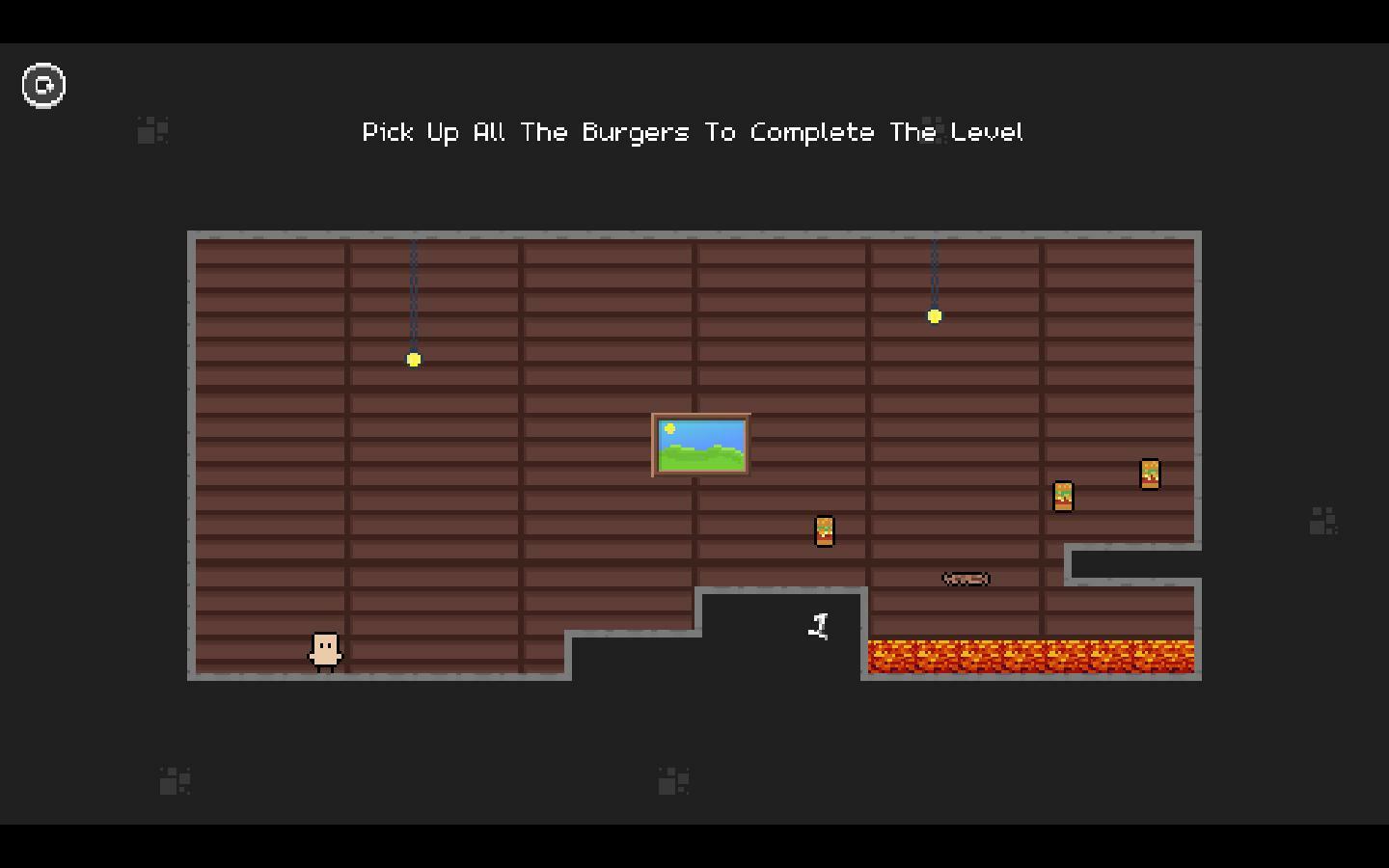1389x868 pixels.
Task: Click the dotted pixel cluster below the level
Action: coord(673,779)
